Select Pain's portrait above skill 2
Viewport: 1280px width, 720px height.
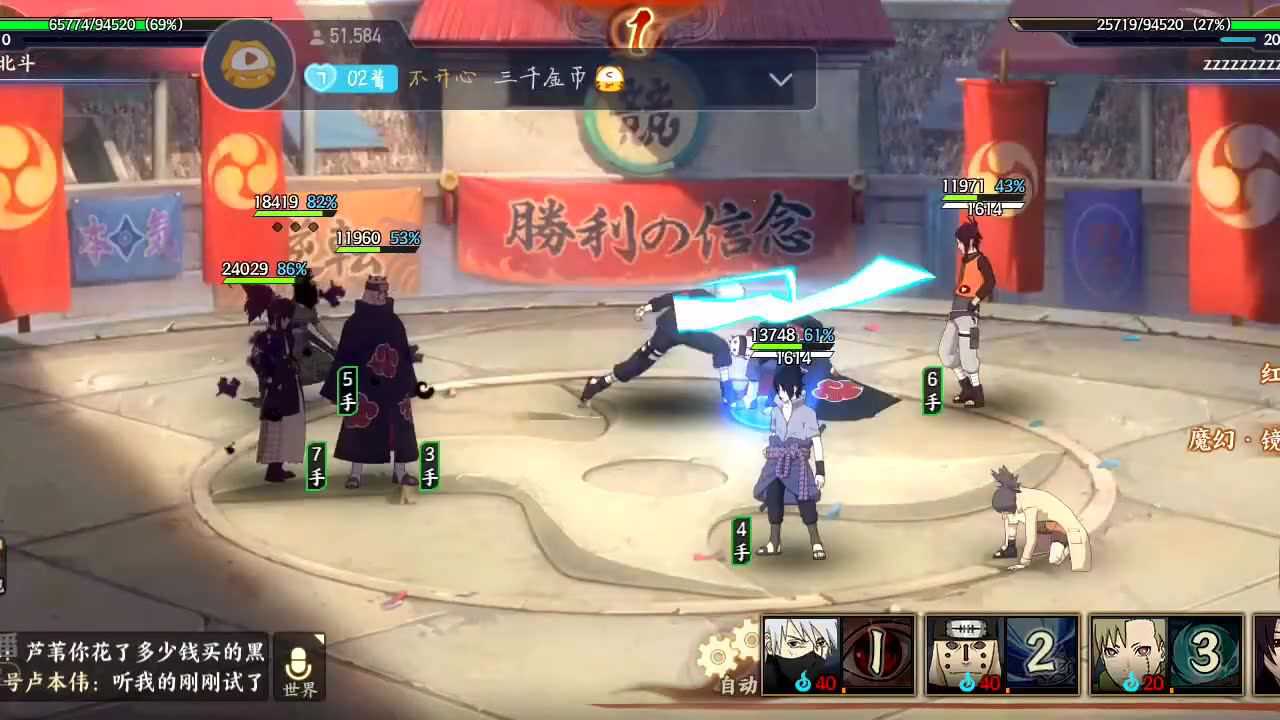[965, 656]
